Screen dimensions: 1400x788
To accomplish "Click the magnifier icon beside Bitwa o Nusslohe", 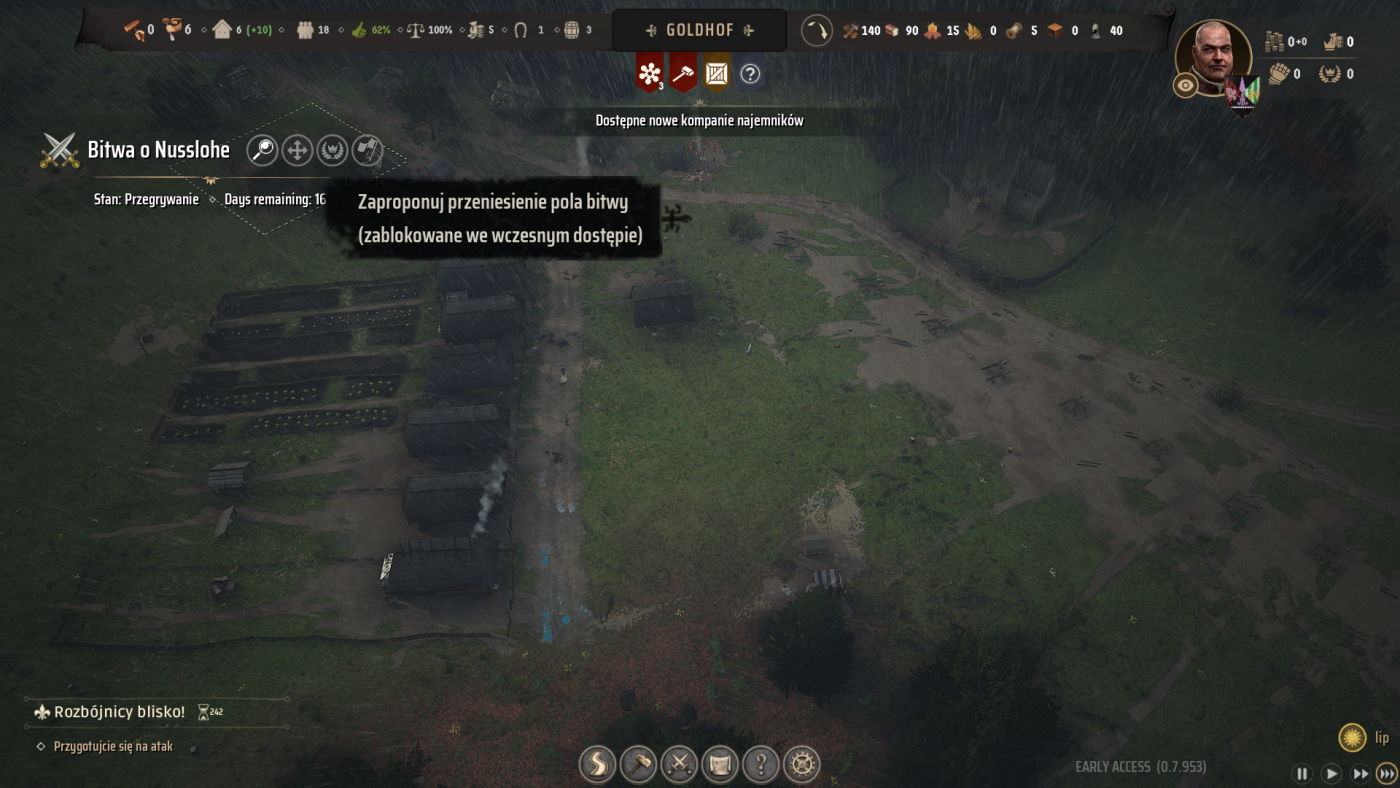I will point(262,150).
